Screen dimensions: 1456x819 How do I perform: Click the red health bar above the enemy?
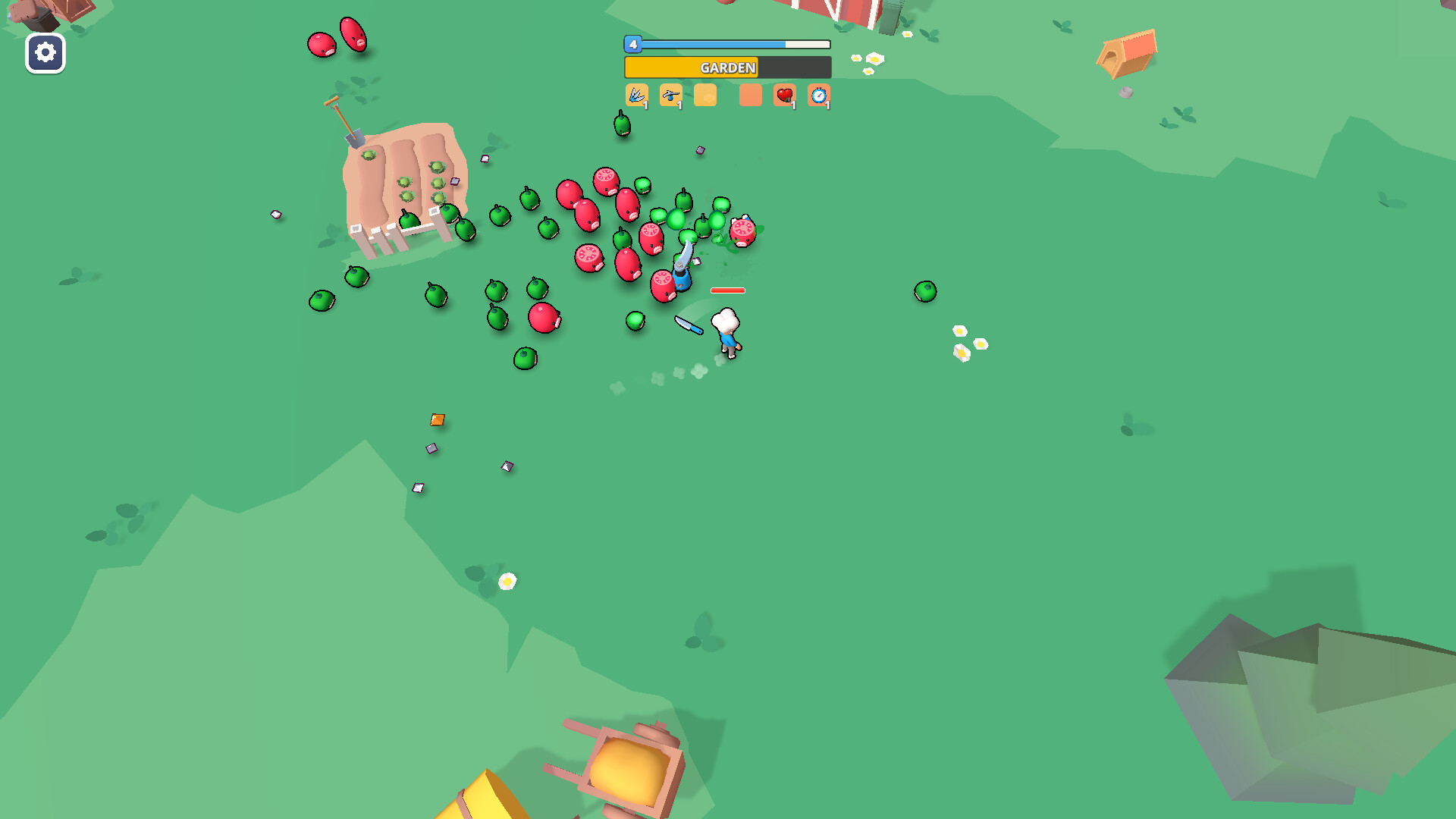coord(726,290)
